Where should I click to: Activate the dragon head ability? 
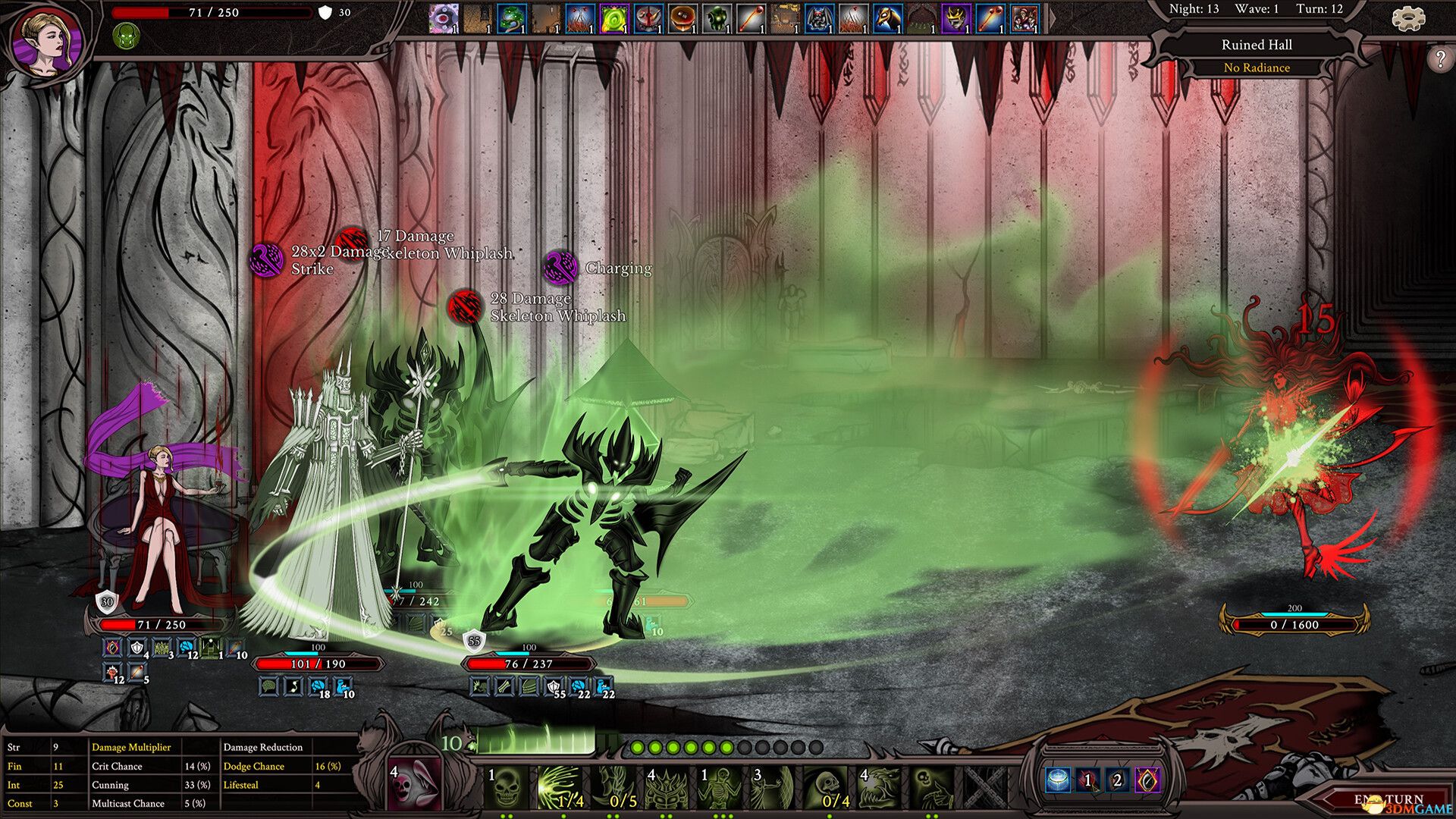click(880, 787)
